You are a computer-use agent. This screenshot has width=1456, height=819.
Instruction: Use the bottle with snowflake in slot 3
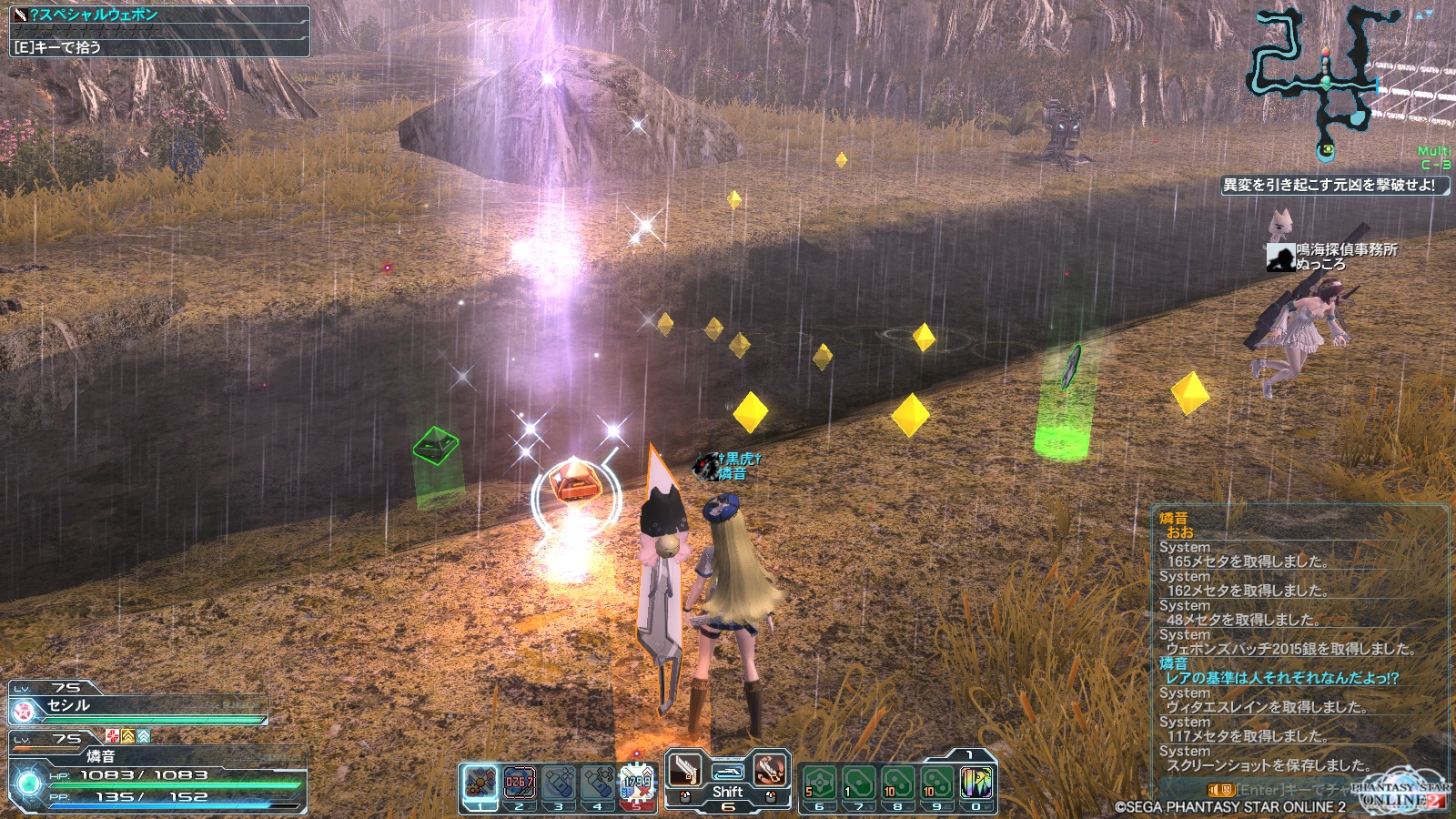(x=559, y=783)
